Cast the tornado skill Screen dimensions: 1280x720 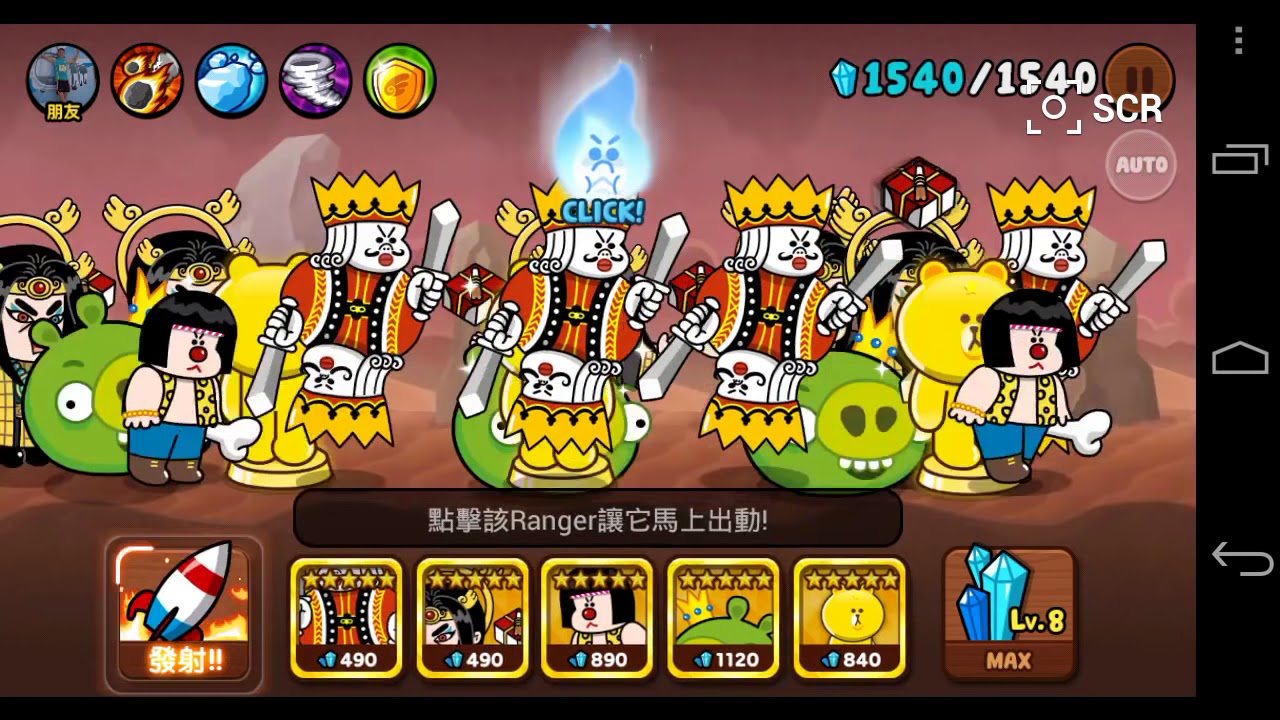coord(315,80)
